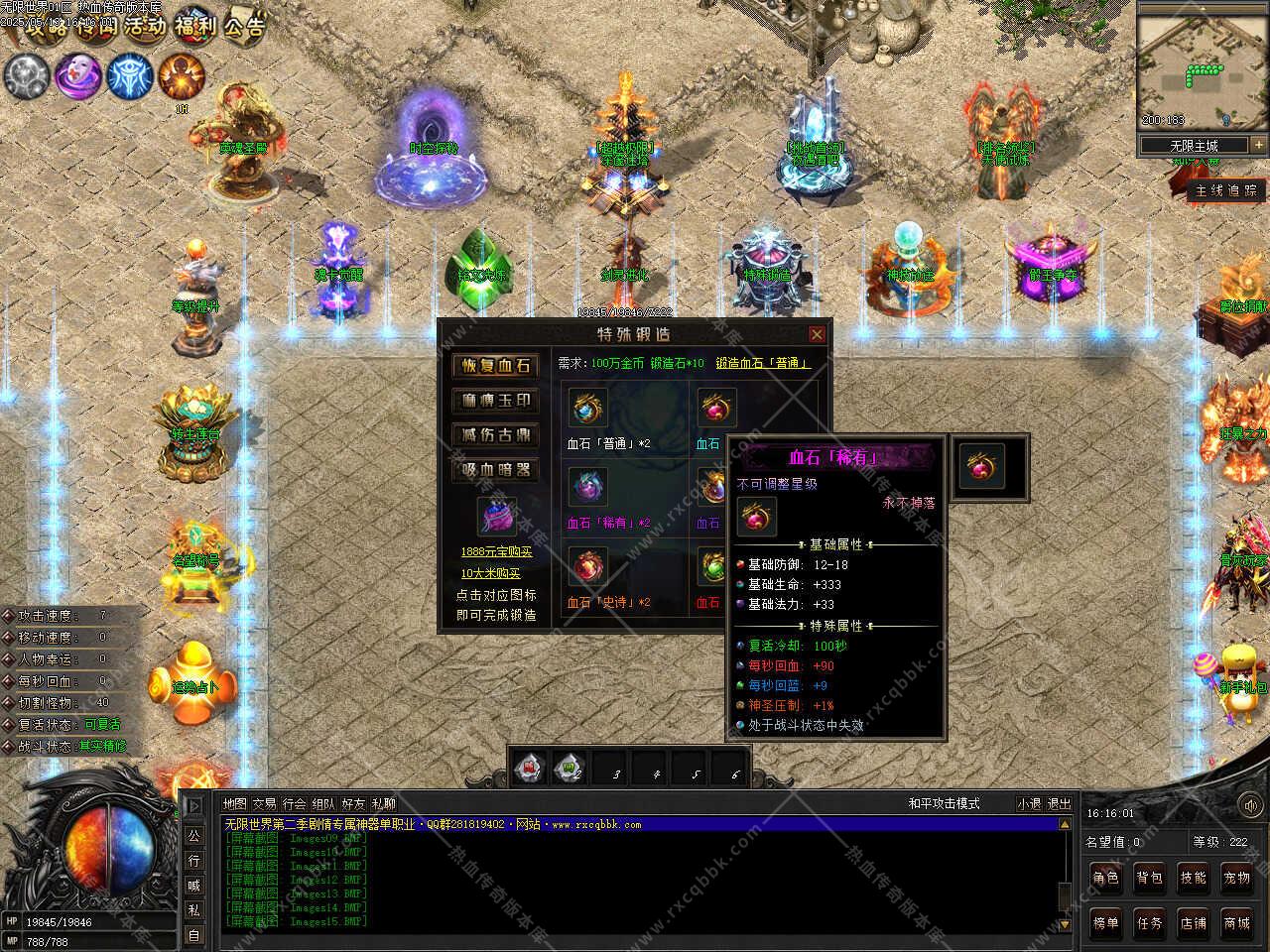1270x952 pixels.
Task: Open the 福利 welfare menu
Action: coord(194,26)
